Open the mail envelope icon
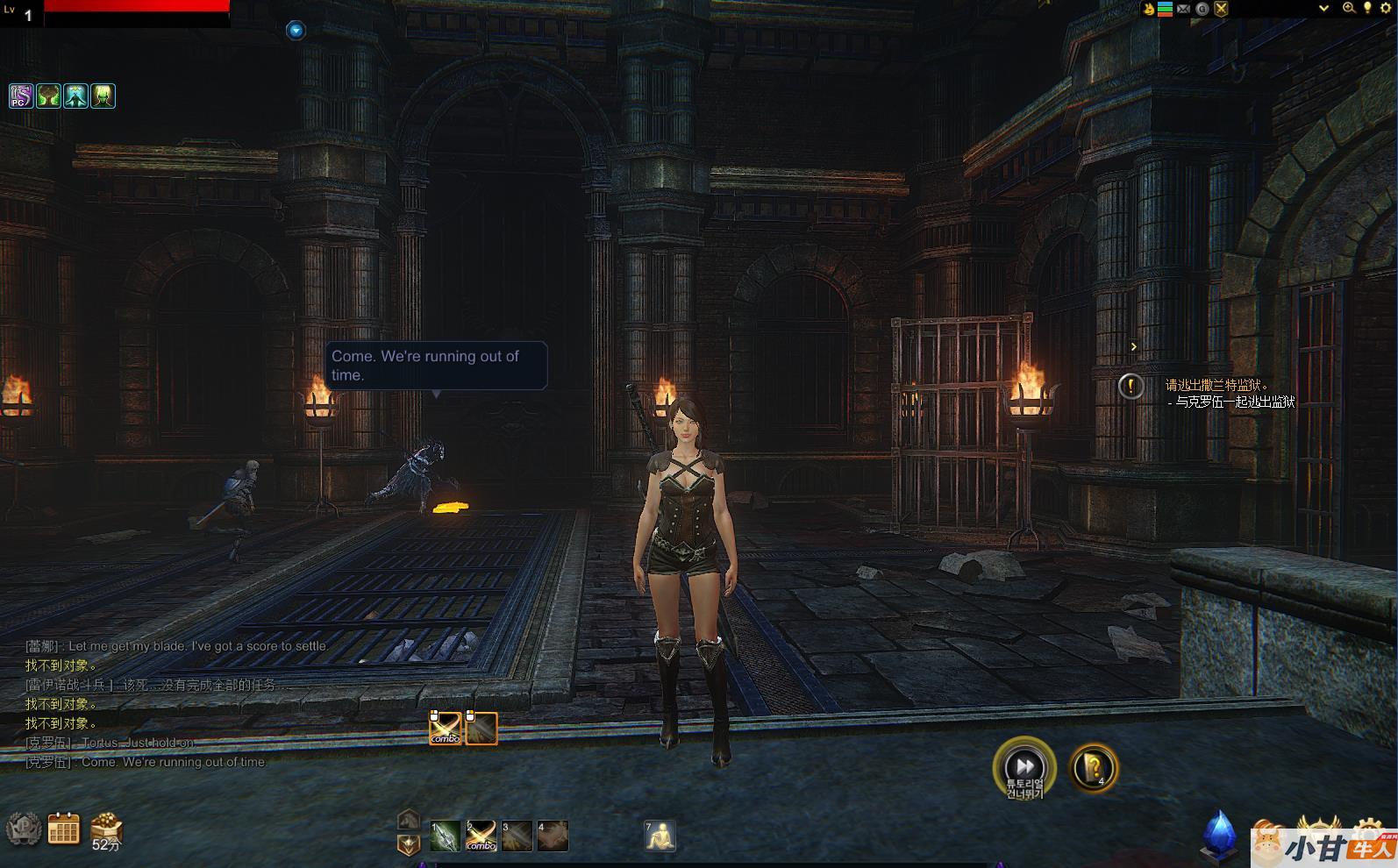This screenshot has width=1398, height=868. click(1183, 9)
